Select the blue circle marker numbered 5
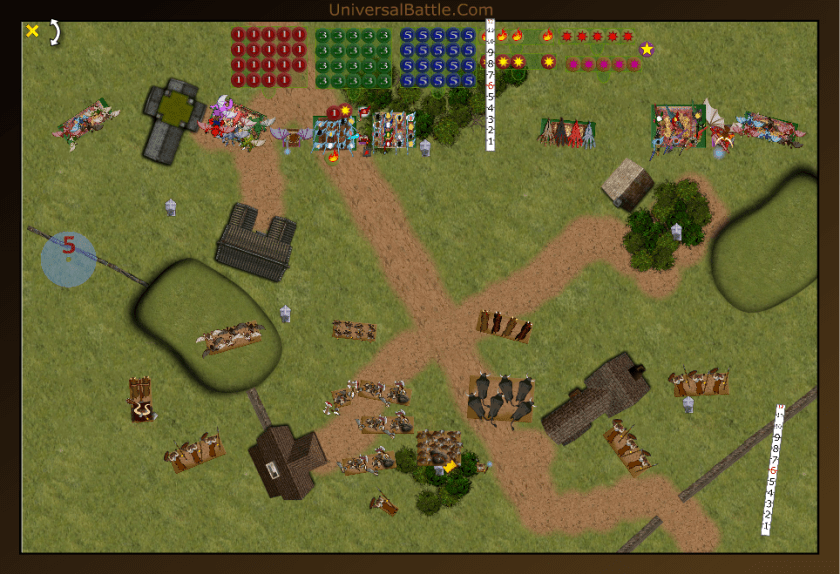Screen dimensions: 840x574 [69, 259]
